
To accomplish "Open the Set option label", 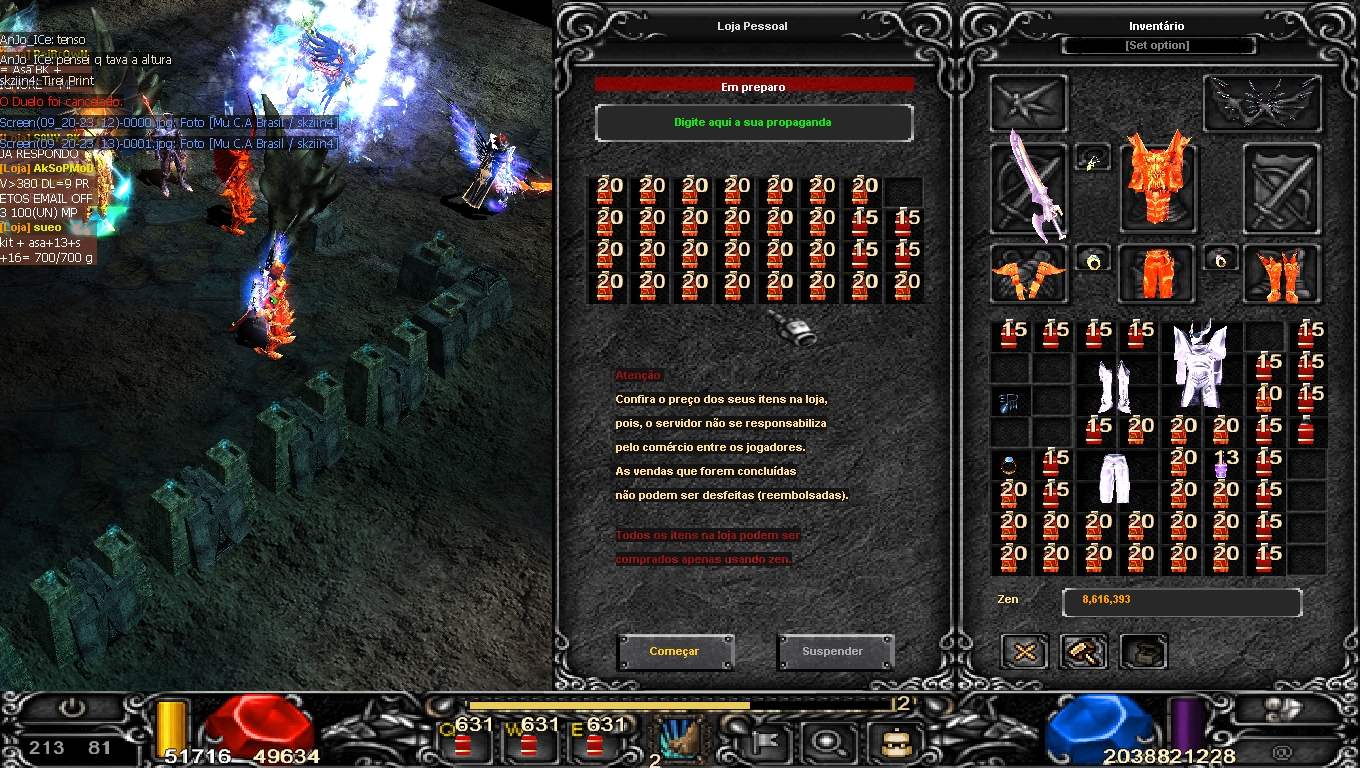I will [x=1157, y=46].
